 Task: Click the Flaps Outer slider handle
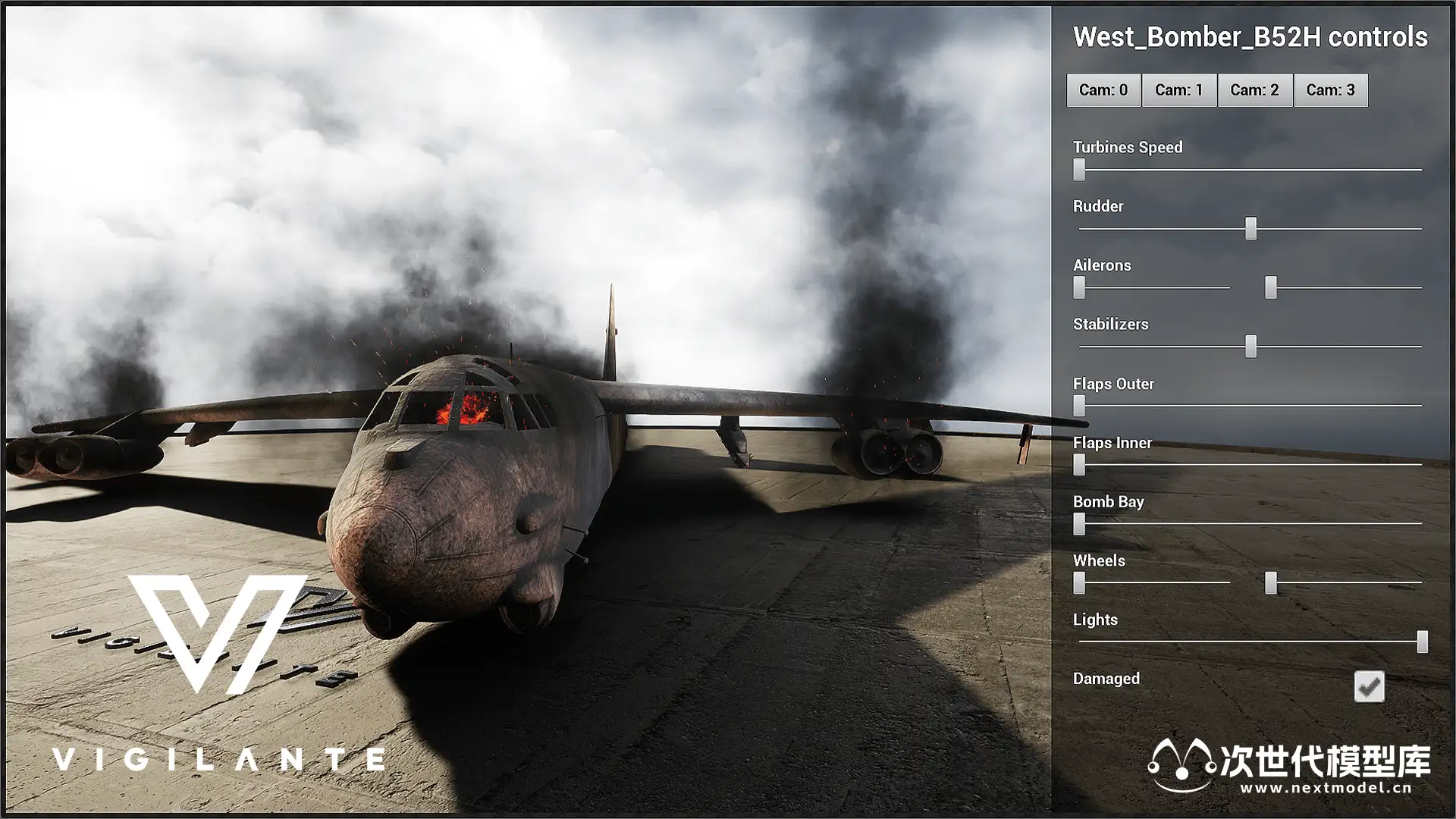[x=1079, y=406]
